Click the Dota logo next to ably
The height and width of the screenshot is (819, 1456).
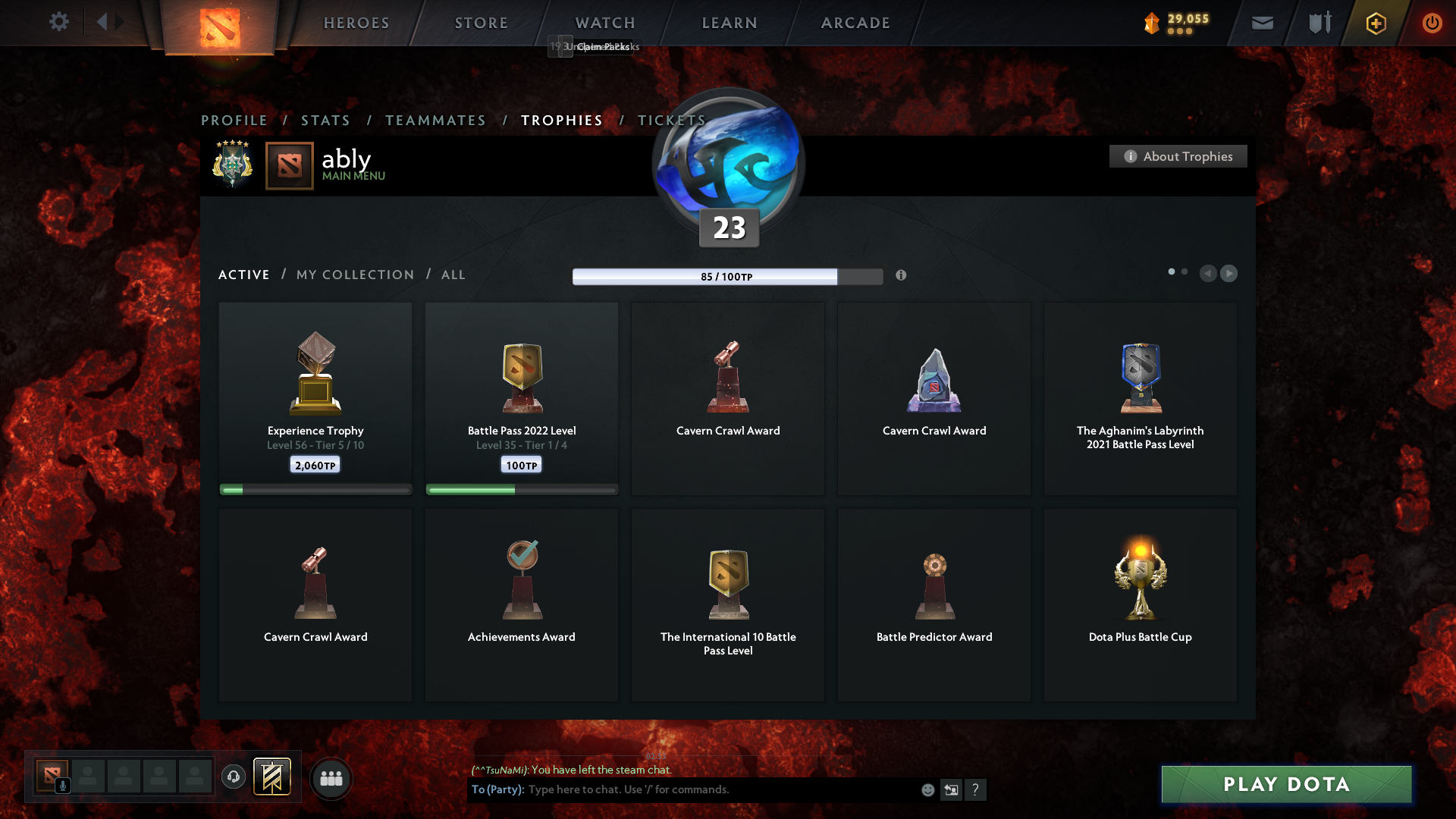[x=289, y=165]
